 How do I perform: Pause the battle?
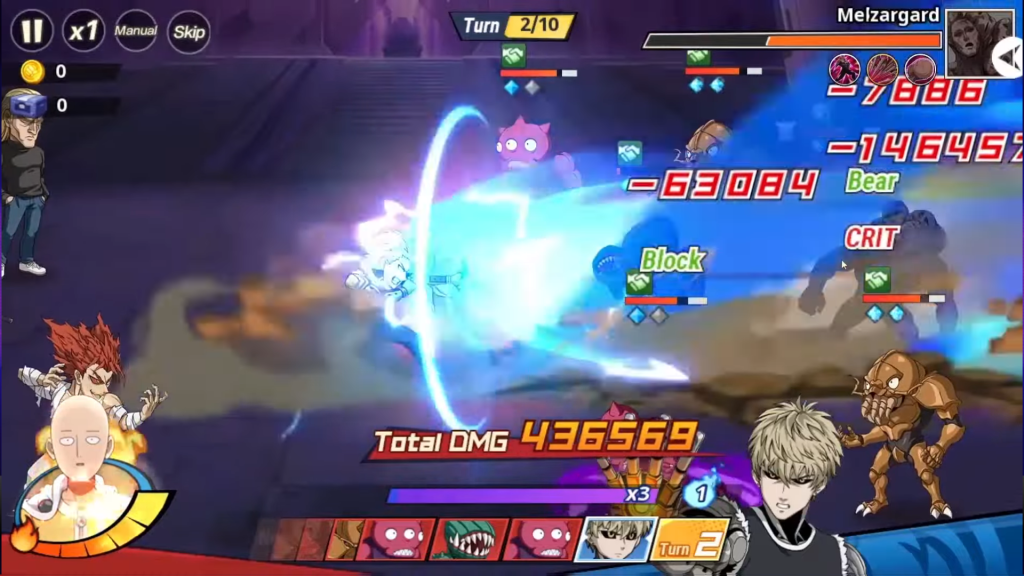32,31
